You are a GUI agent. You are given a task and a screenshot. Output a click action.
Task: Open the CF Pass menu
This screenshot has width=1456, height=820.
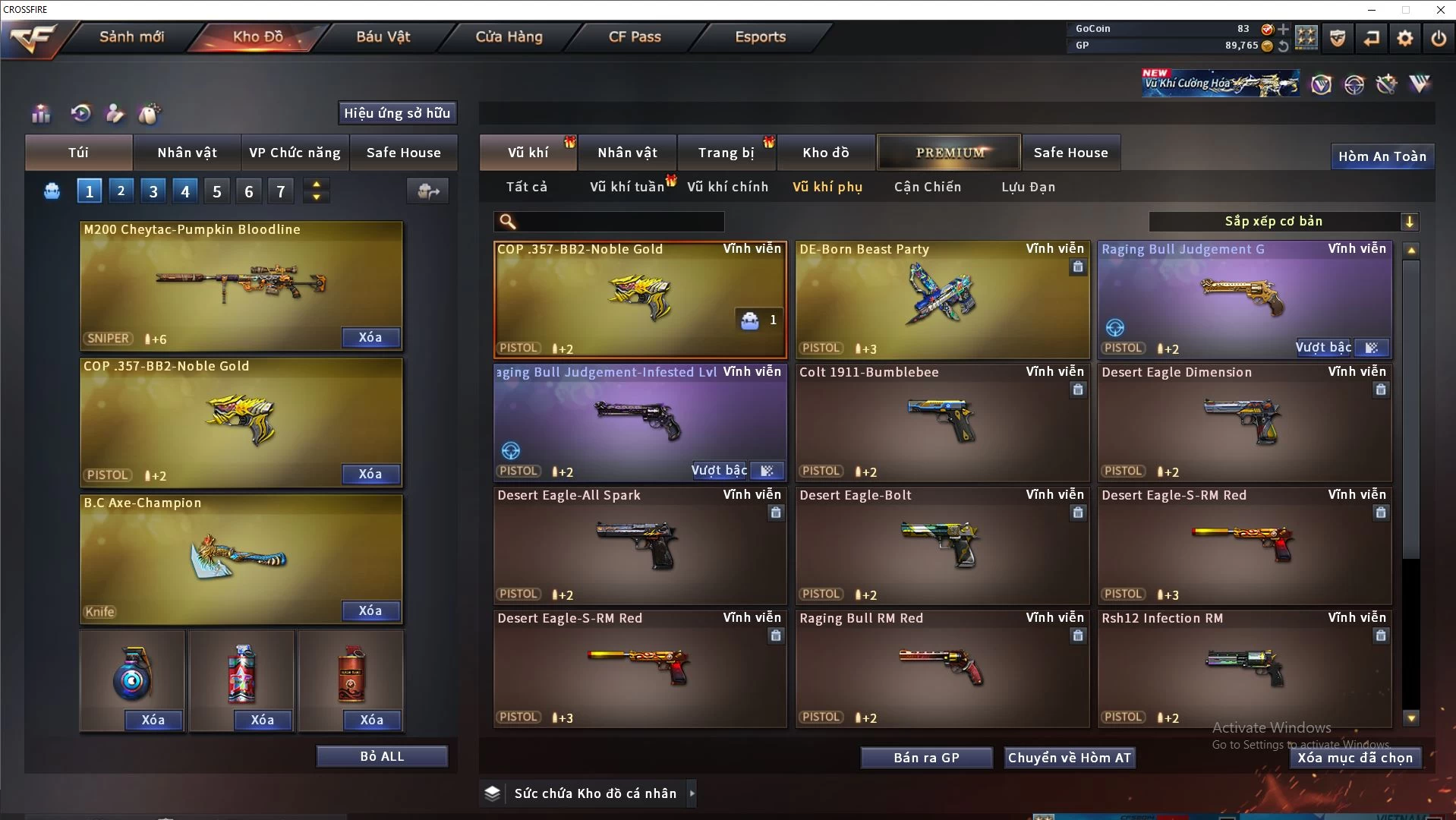(x=635, y=36)
